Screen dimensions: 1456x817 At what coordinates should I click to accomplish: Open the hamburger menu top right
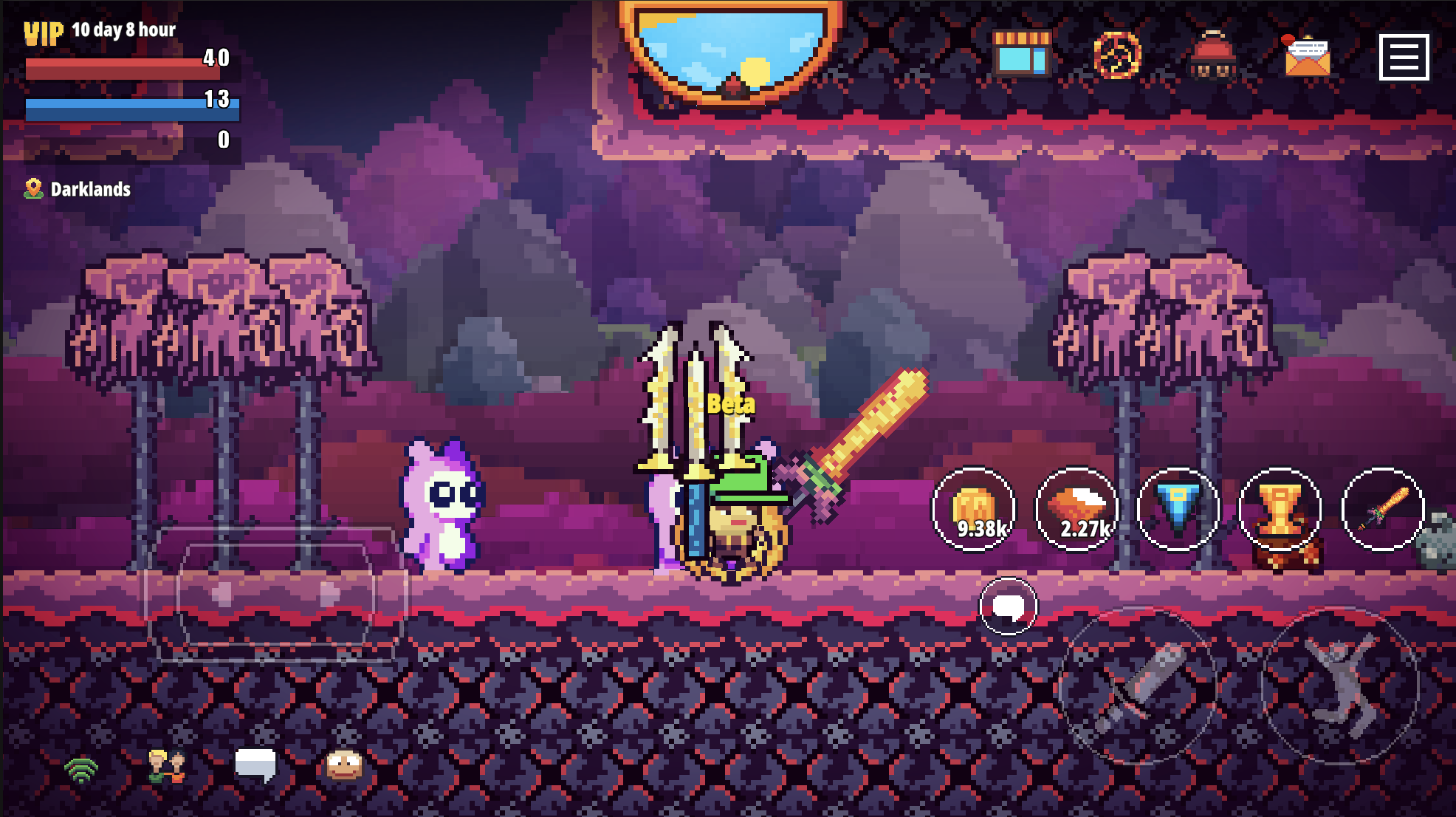tap(1404, 56)
